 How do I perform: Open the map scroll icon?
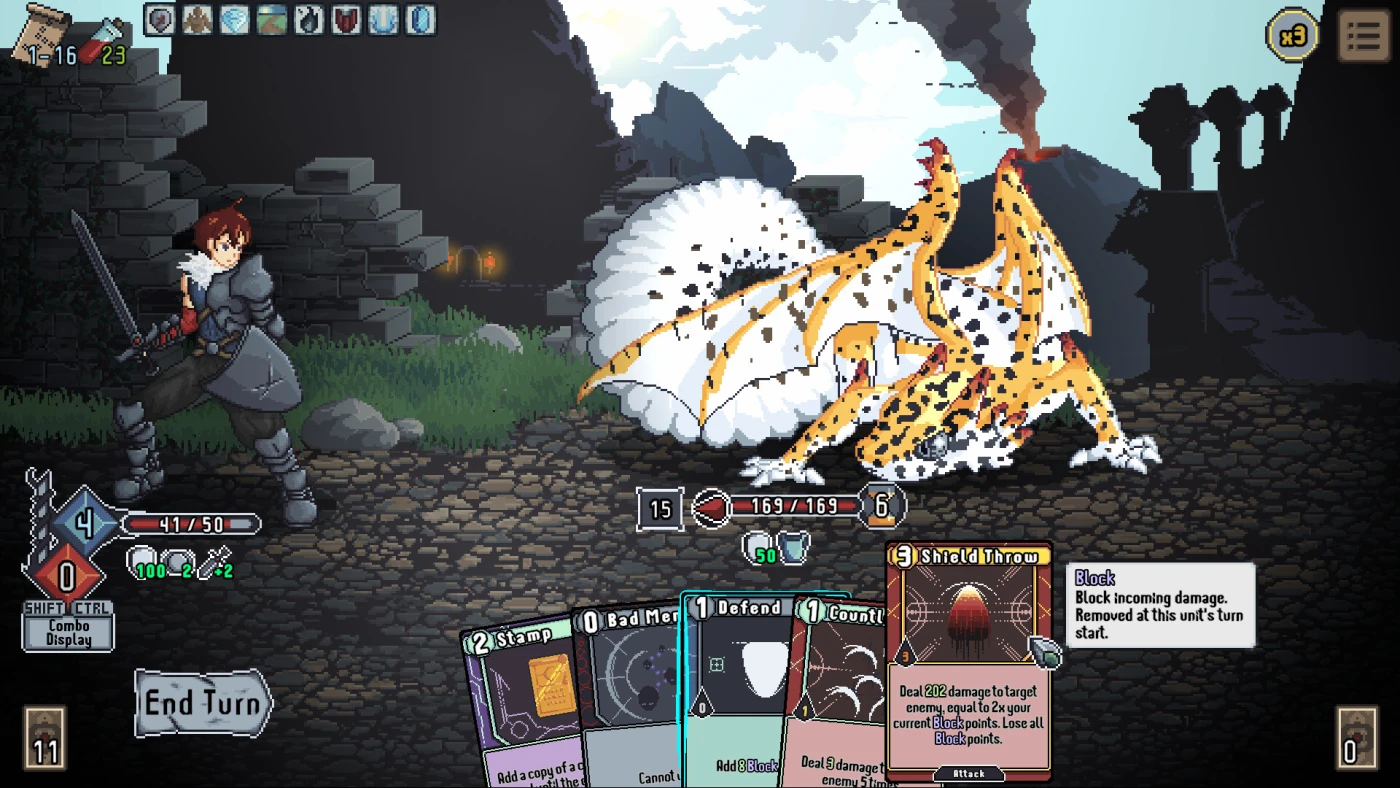click(40, 30)
